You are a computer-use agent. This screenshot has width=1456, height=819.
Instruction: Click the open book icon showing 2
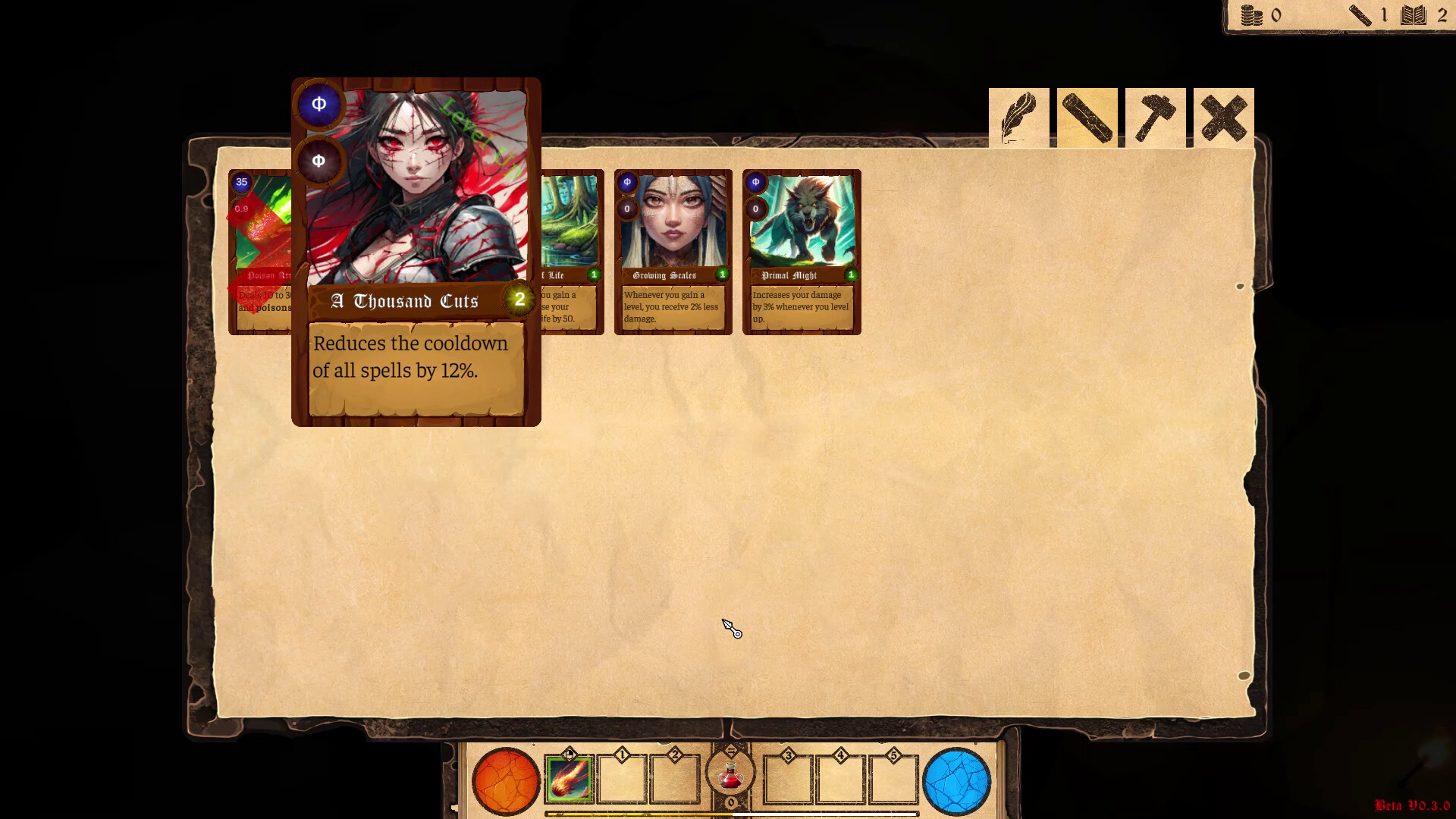[x=1412, y=14]
